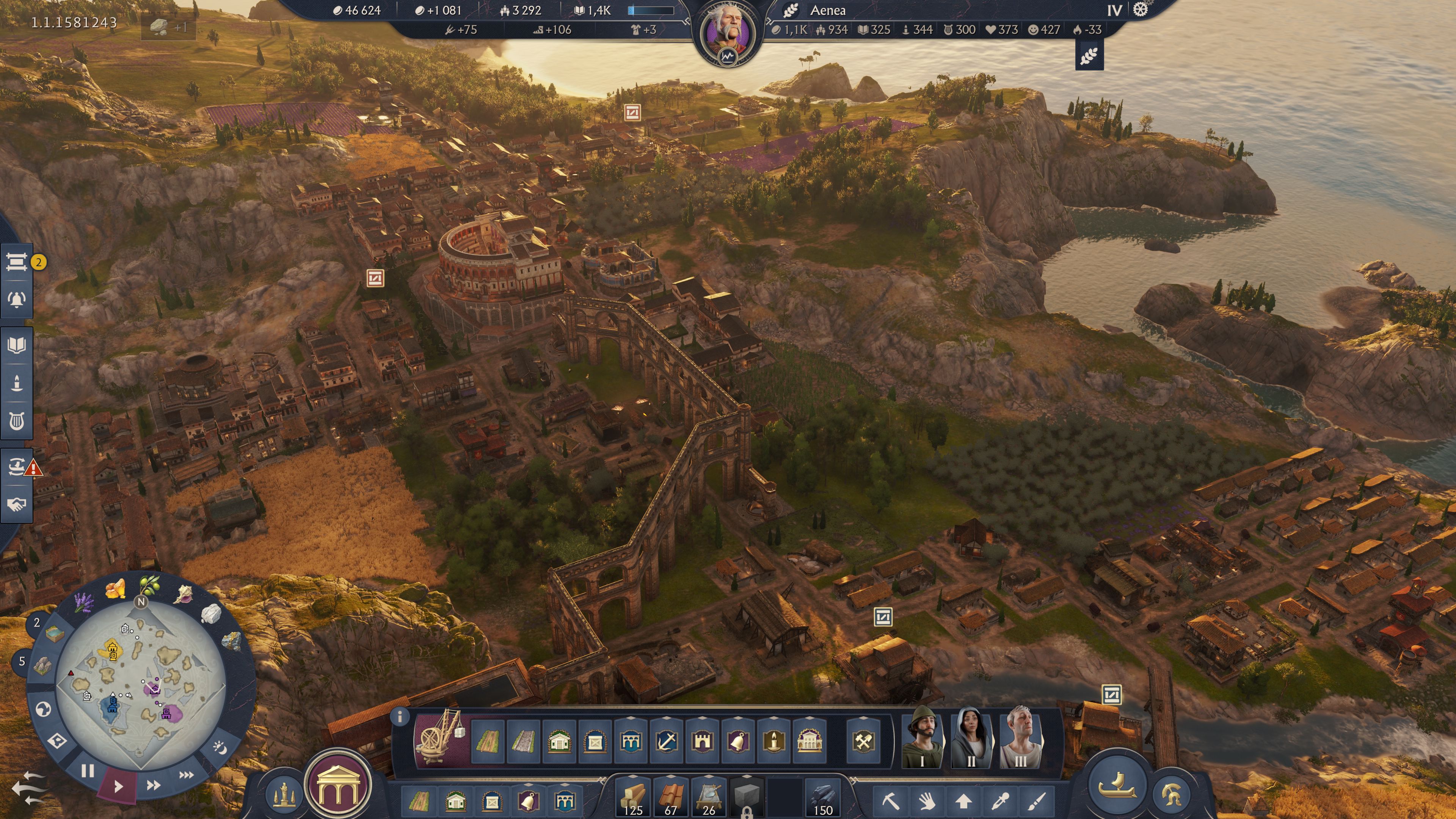Open the open-book knowledge menu
Image resolution: width=1456 pixels, height=819 pixels.
pos(17,345)
